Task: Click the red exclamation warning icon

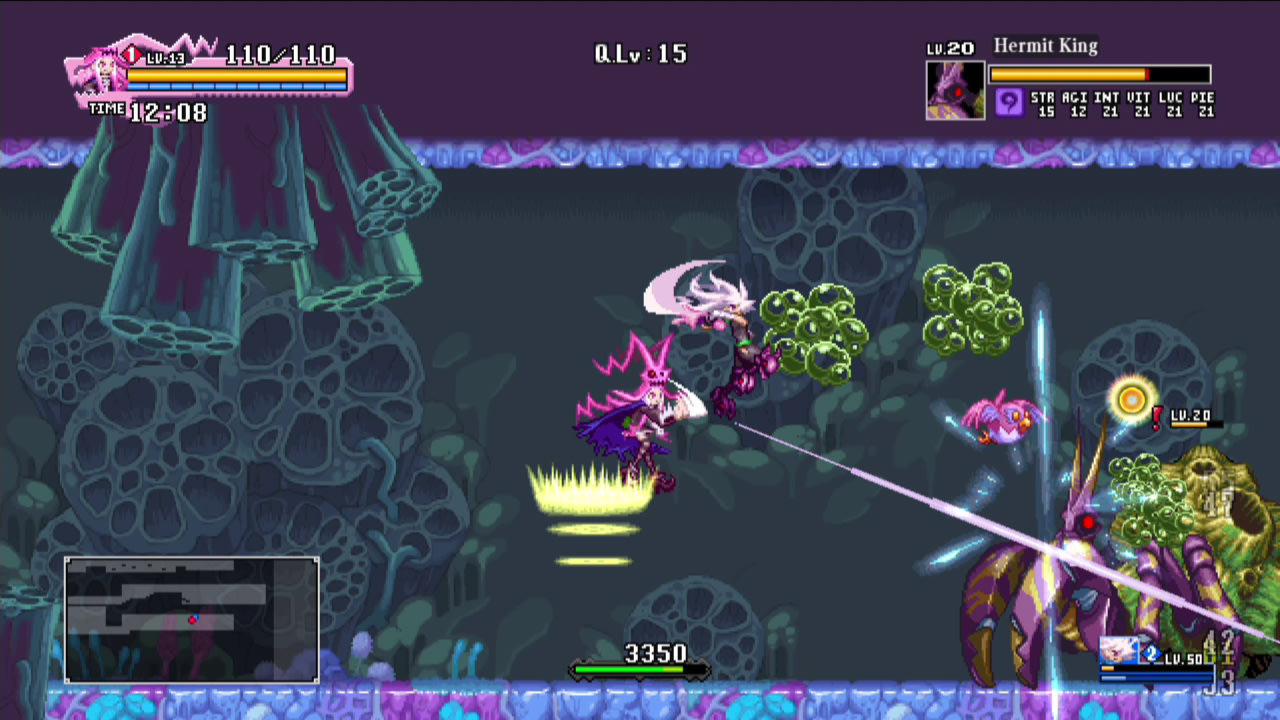Action: [x=1156, y=418]
